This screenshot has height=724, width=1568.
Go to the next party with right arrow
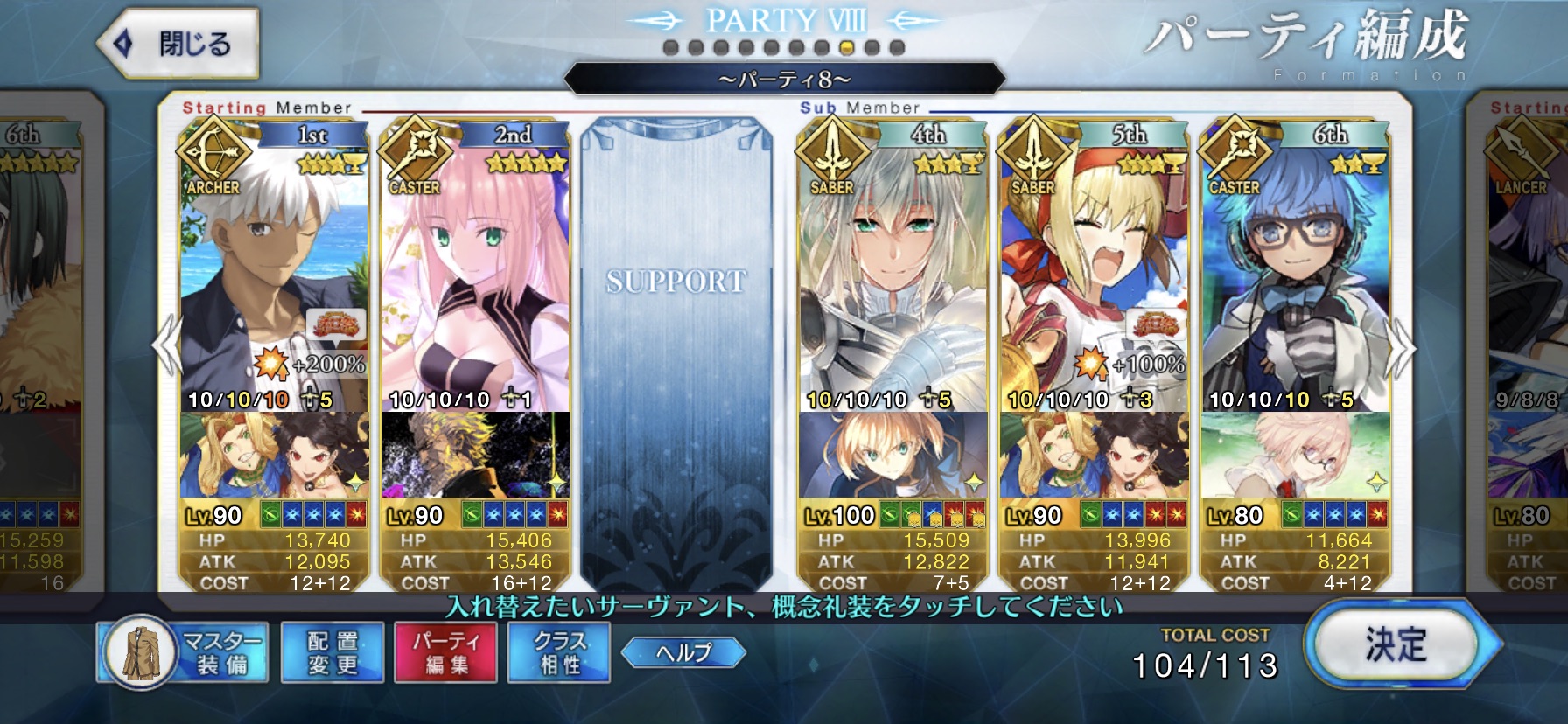point(1402,348)
